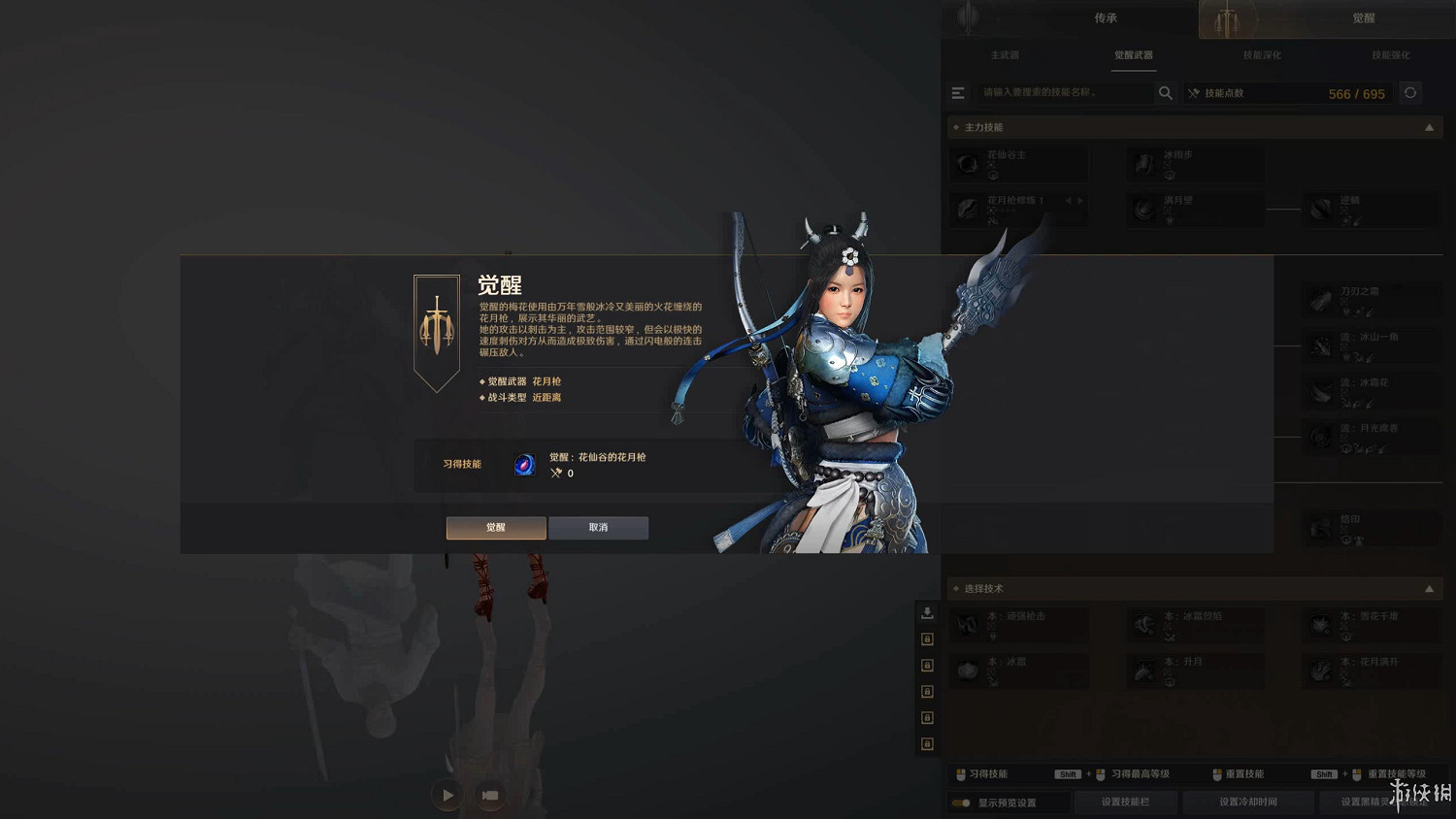The image size is (1456, 819).
Task: Collapse the 选择技术 section
Action: coord(1429,588)
